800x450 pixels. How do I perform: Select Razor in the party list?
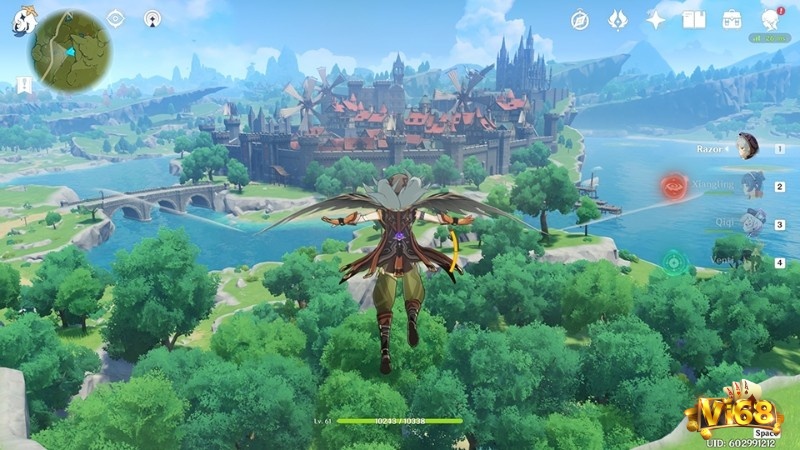pyautogui.click(x=744, y=148)
